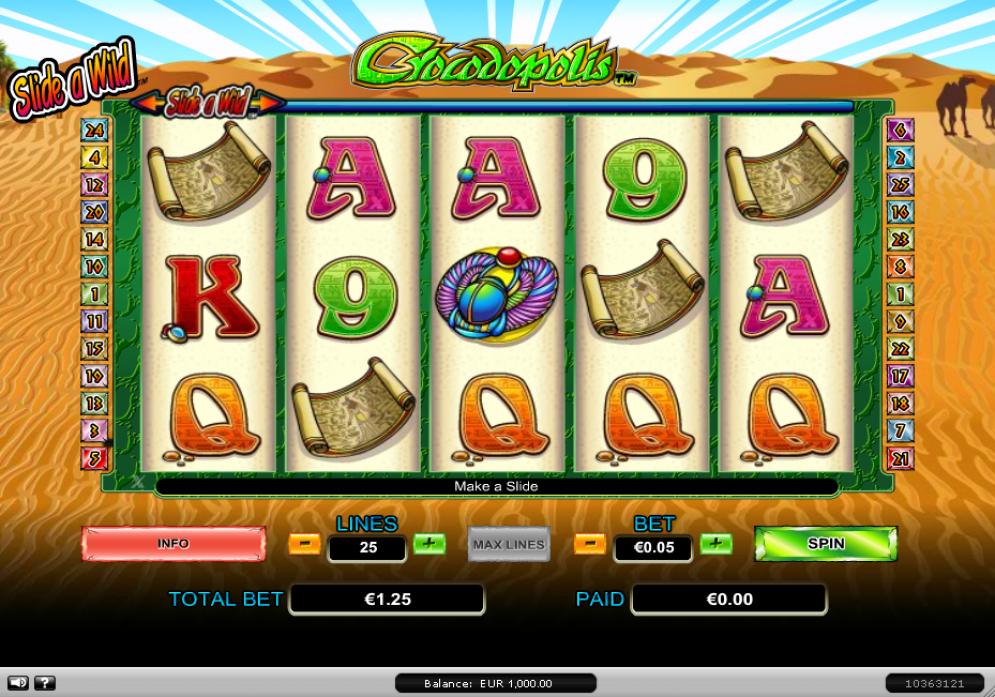Highlight payline 25
The width and height of the screenshot is (995, 697).
[899, 185]
